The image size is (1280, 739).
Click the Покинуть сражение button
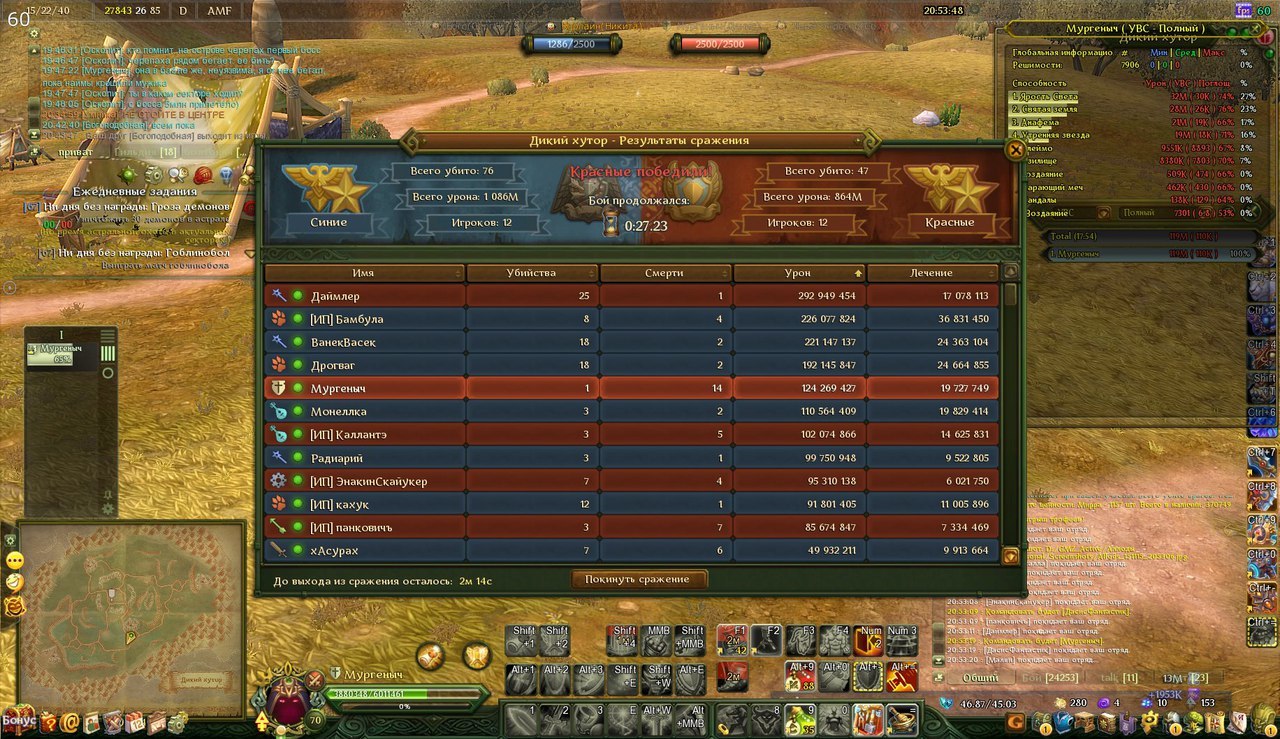pos(637,579)
